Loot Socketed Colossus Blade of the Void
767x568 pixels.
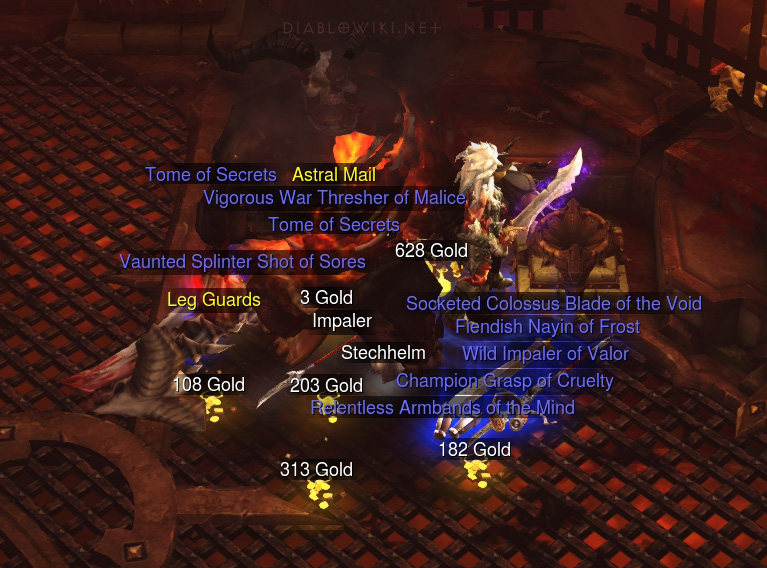(553, 303)
